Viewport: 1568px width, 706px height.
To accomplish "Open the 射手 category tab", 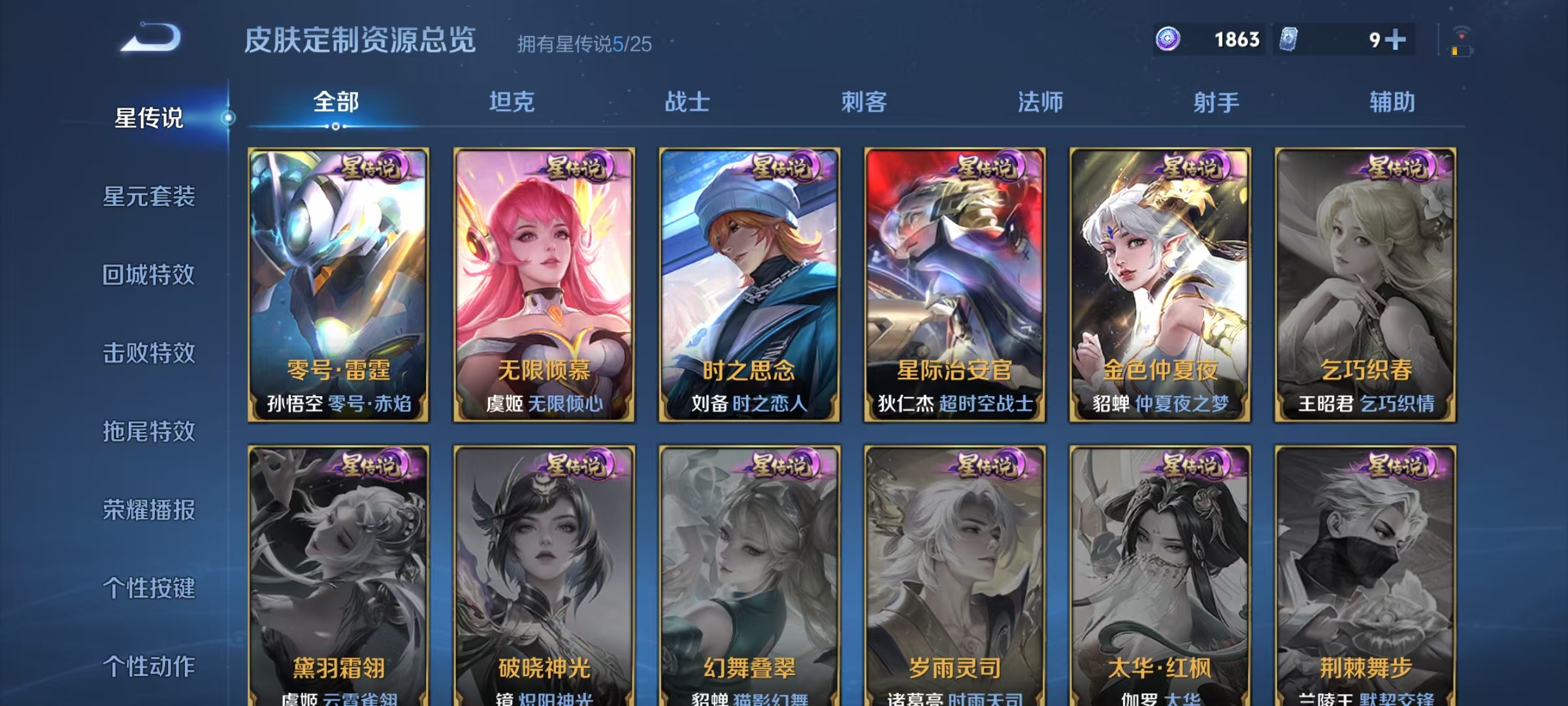I will click(1217, 103).
